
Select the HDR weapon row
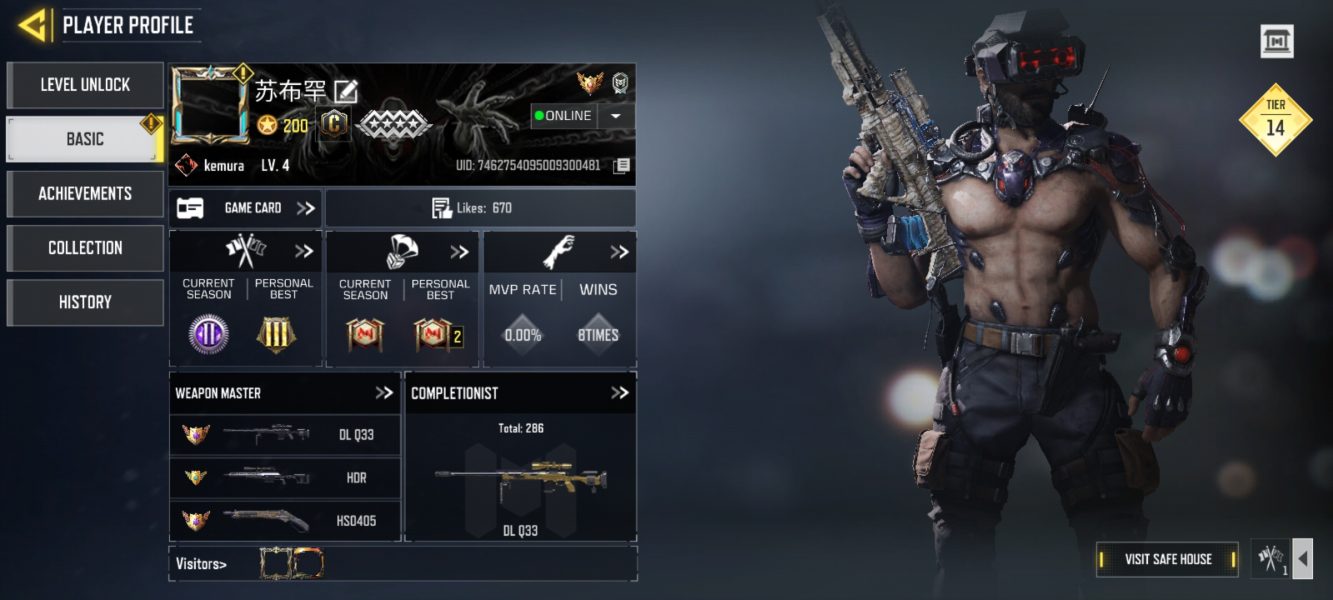285,478
